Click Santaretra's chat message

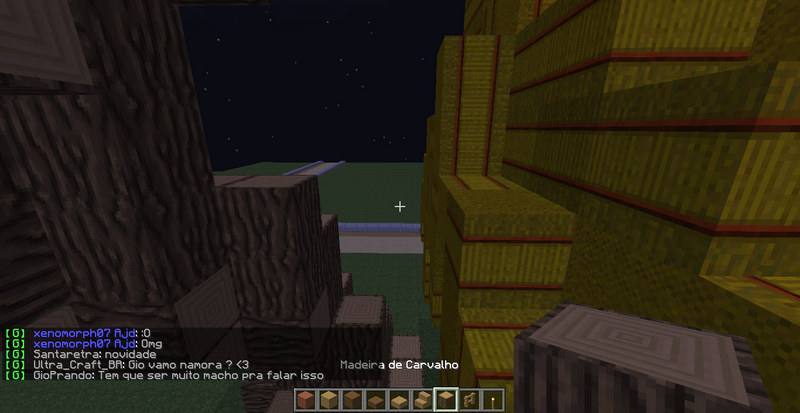(95, 354)
